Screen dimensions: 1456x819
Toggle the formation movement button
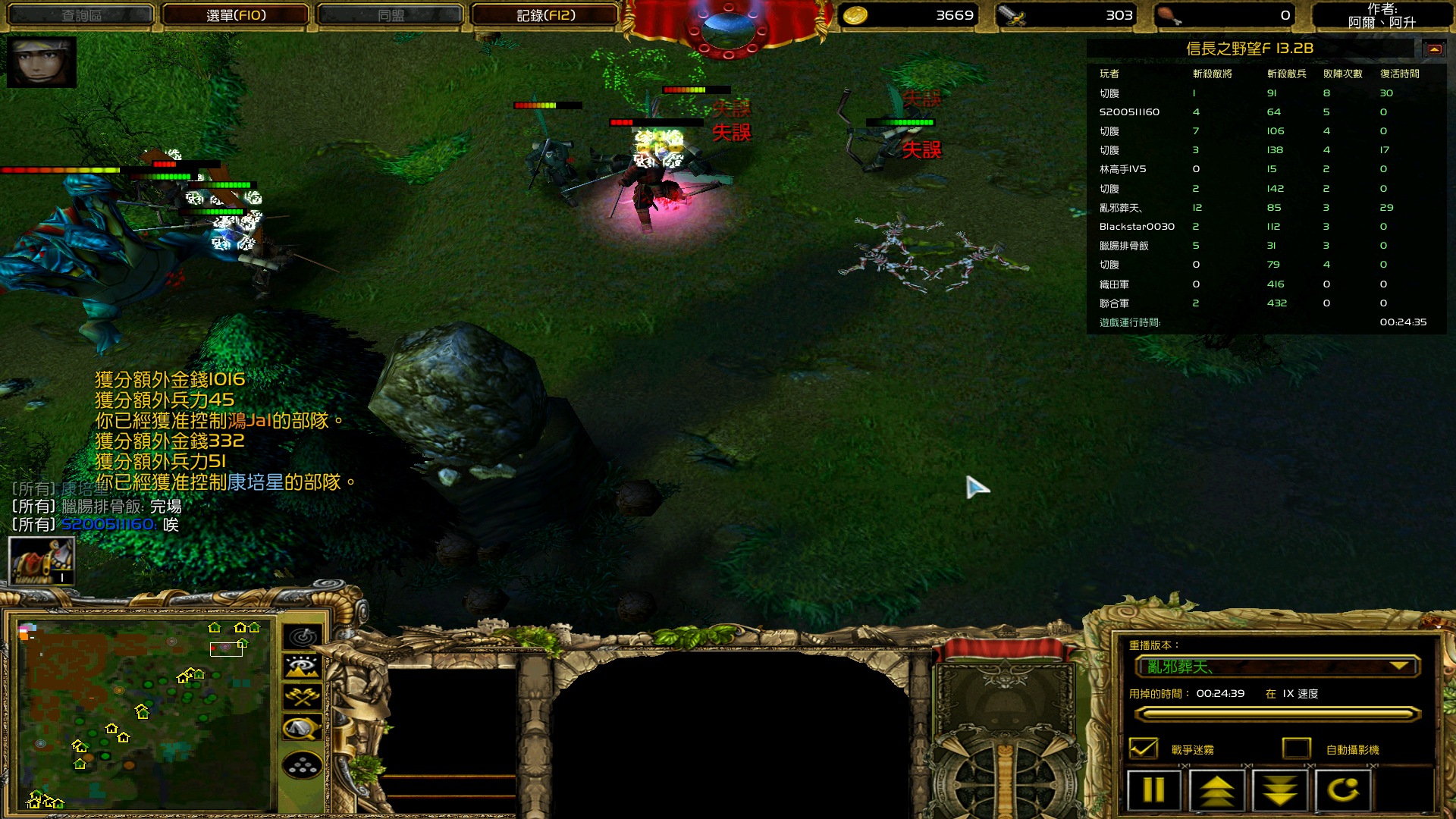[303, 766]
